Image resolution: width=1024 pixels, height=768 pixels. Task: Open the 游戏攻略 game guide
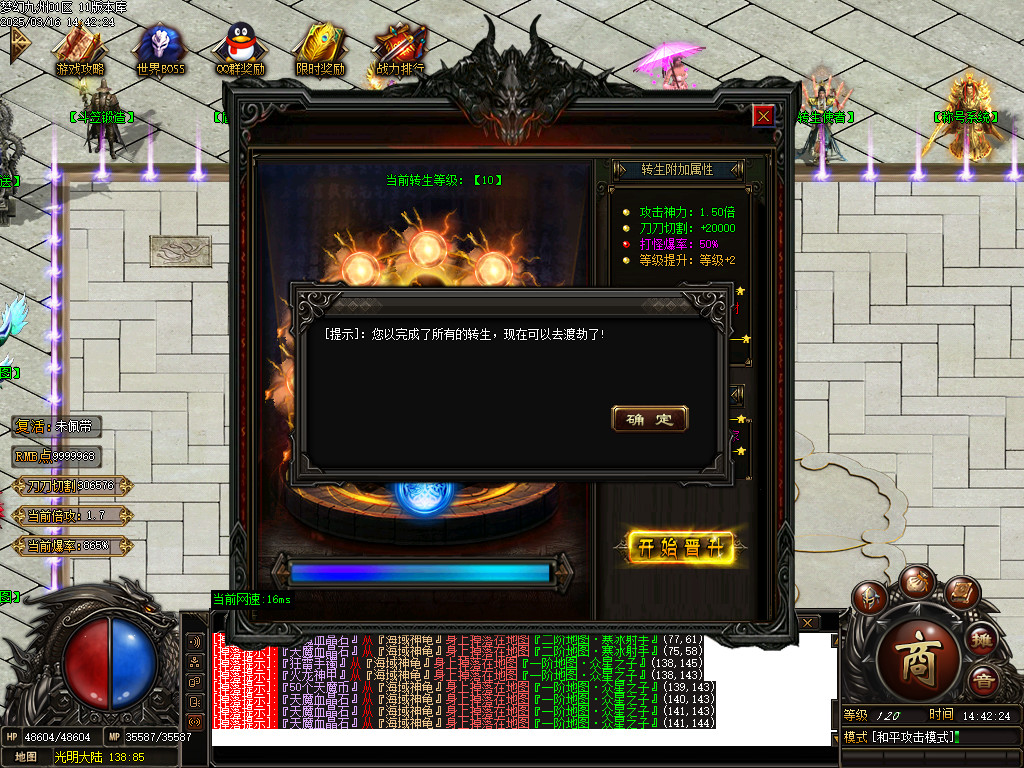(x=79, y=50)
